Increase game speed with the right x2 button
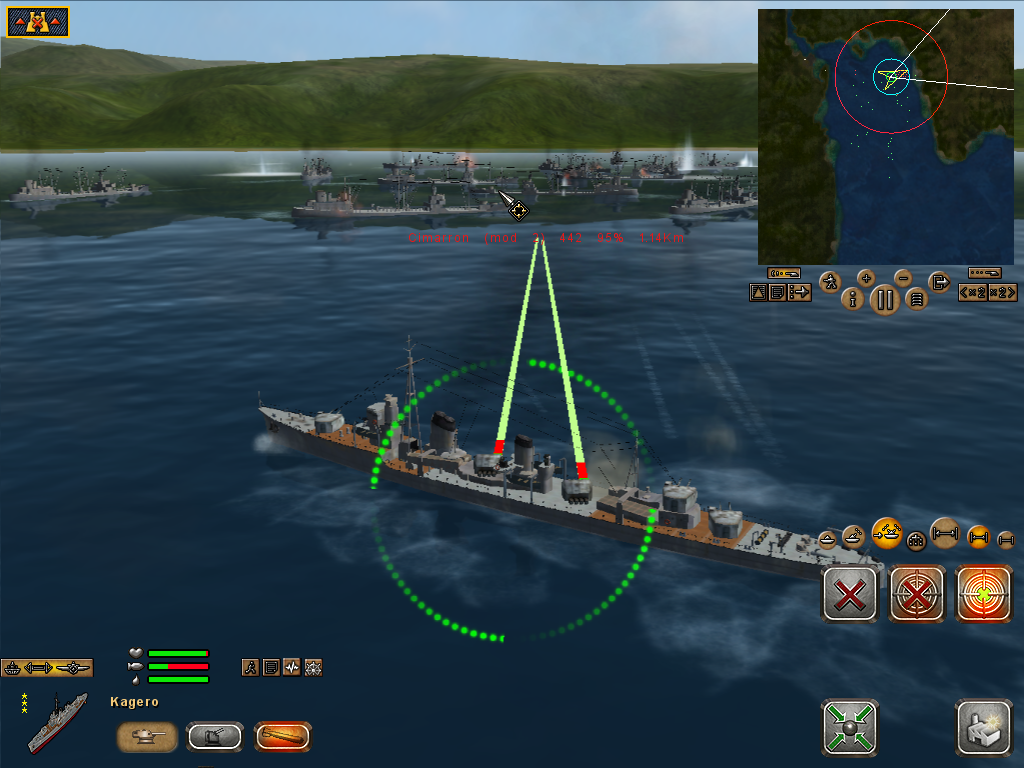Screen dimensions: 1024x768 (x=1002, y=292)
